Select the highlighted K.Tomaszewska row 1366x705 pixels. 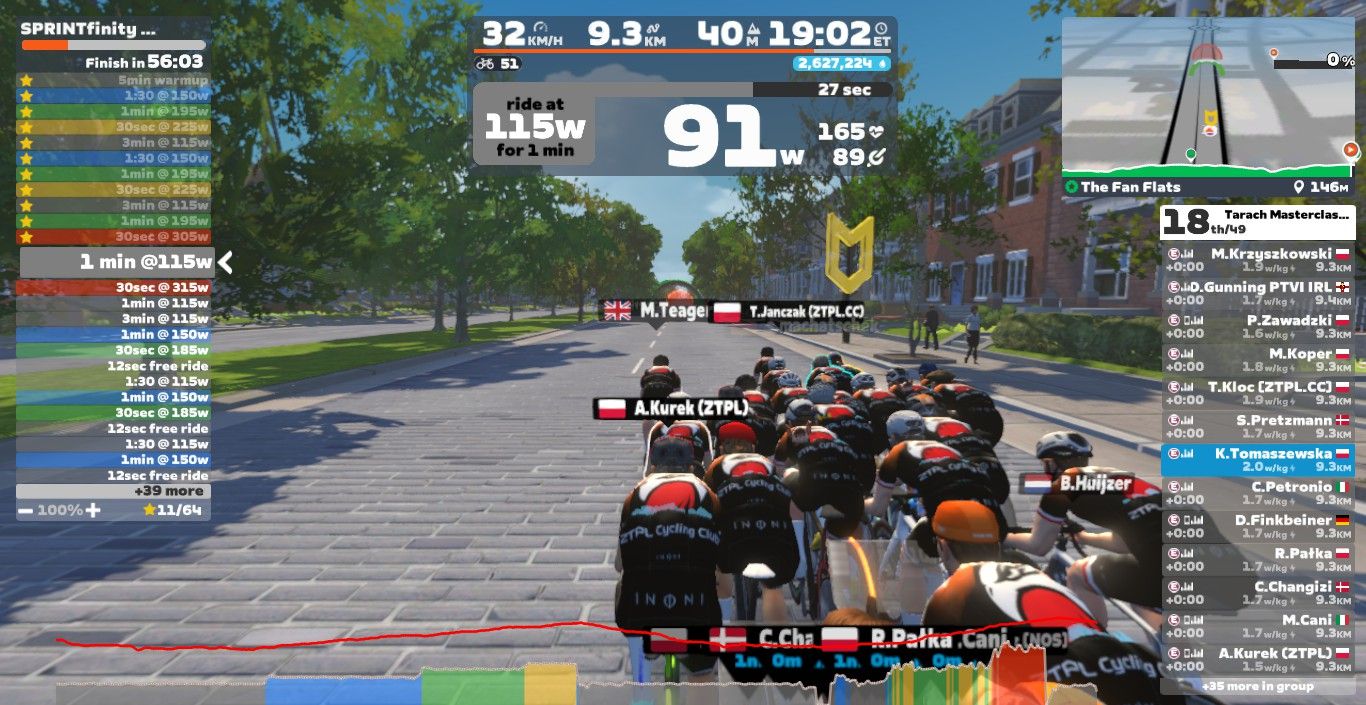click(x=1258, y=460)
